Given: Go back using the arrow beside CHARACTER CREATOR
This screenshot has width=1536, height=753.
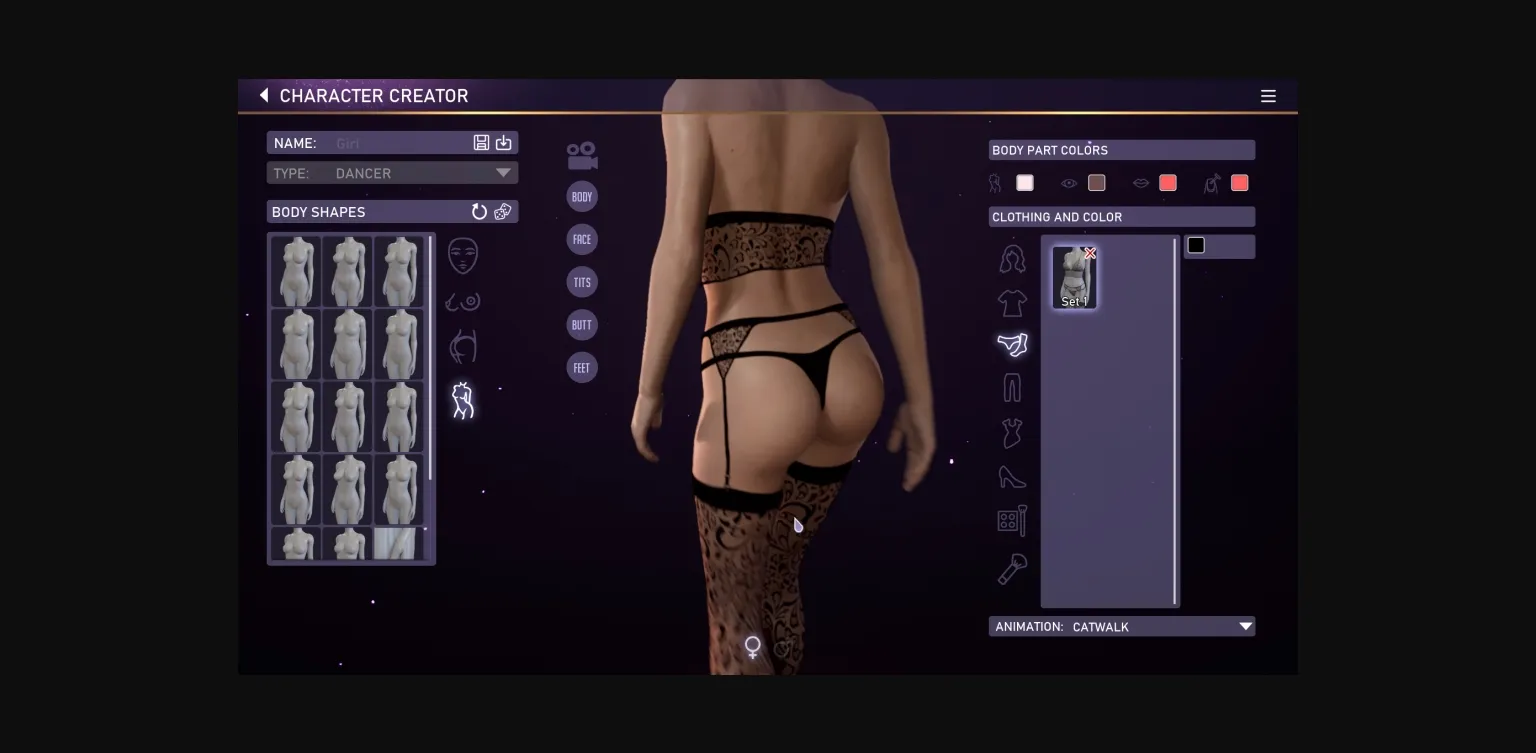Looking at the screenshot, I should tap(263, 95).
